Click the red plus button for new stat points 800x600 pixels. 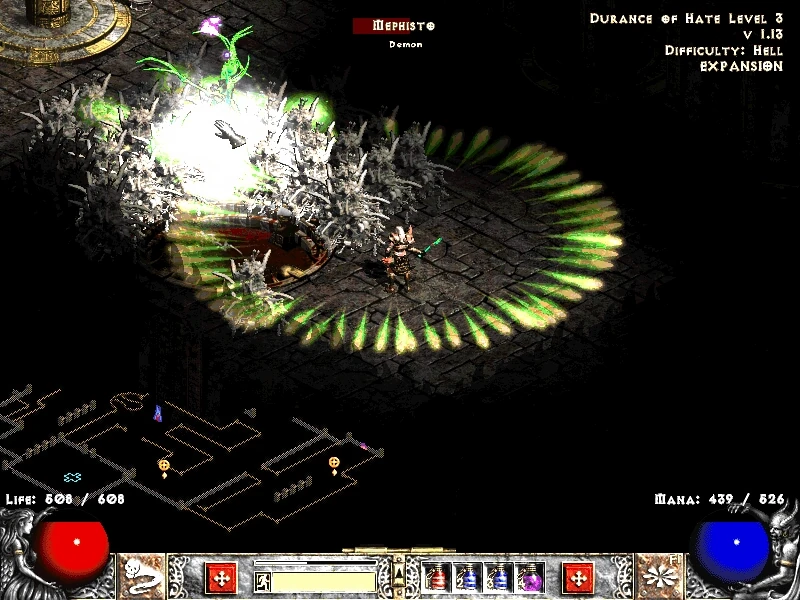[x=221, y=577]
